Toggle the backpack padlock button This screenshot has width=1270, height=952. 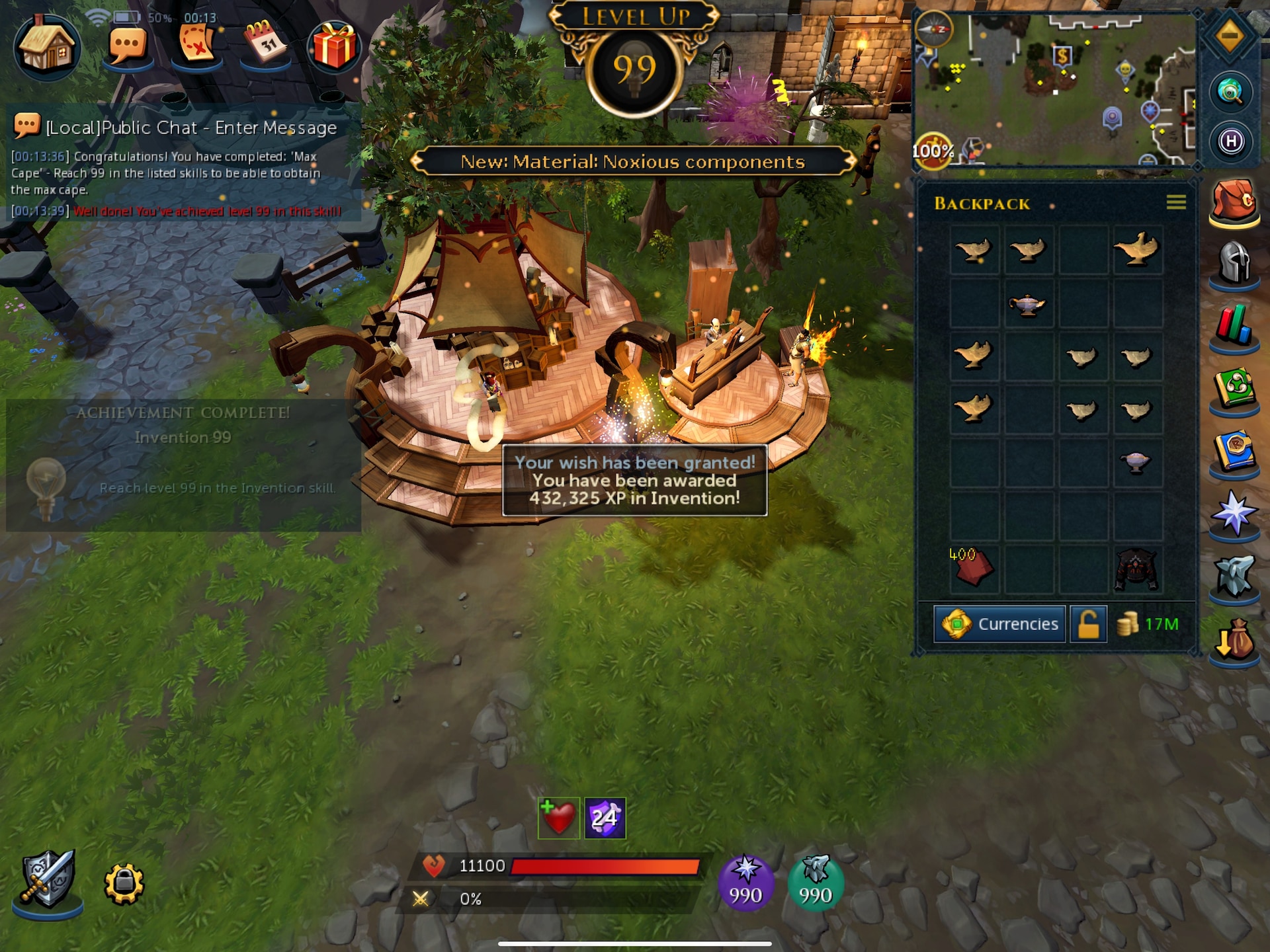click(x=1088, y=624)
